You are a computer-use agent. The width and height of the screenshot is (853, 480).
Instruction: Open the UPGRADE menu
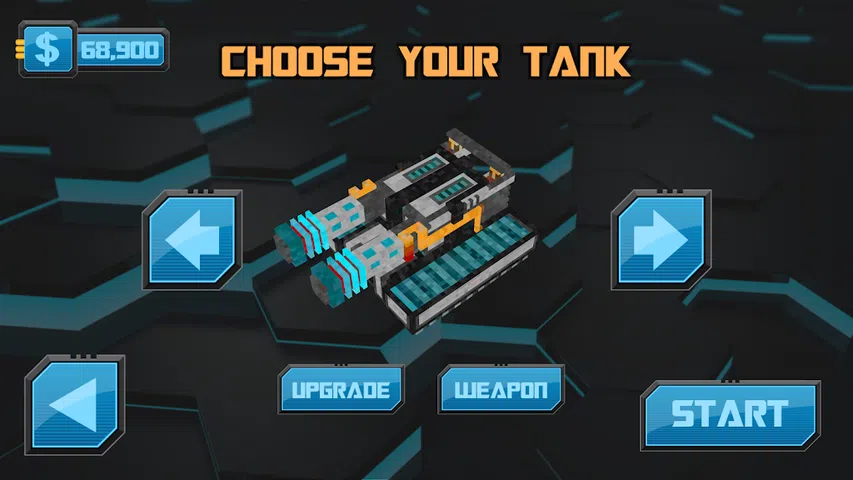tap(340, 389)
